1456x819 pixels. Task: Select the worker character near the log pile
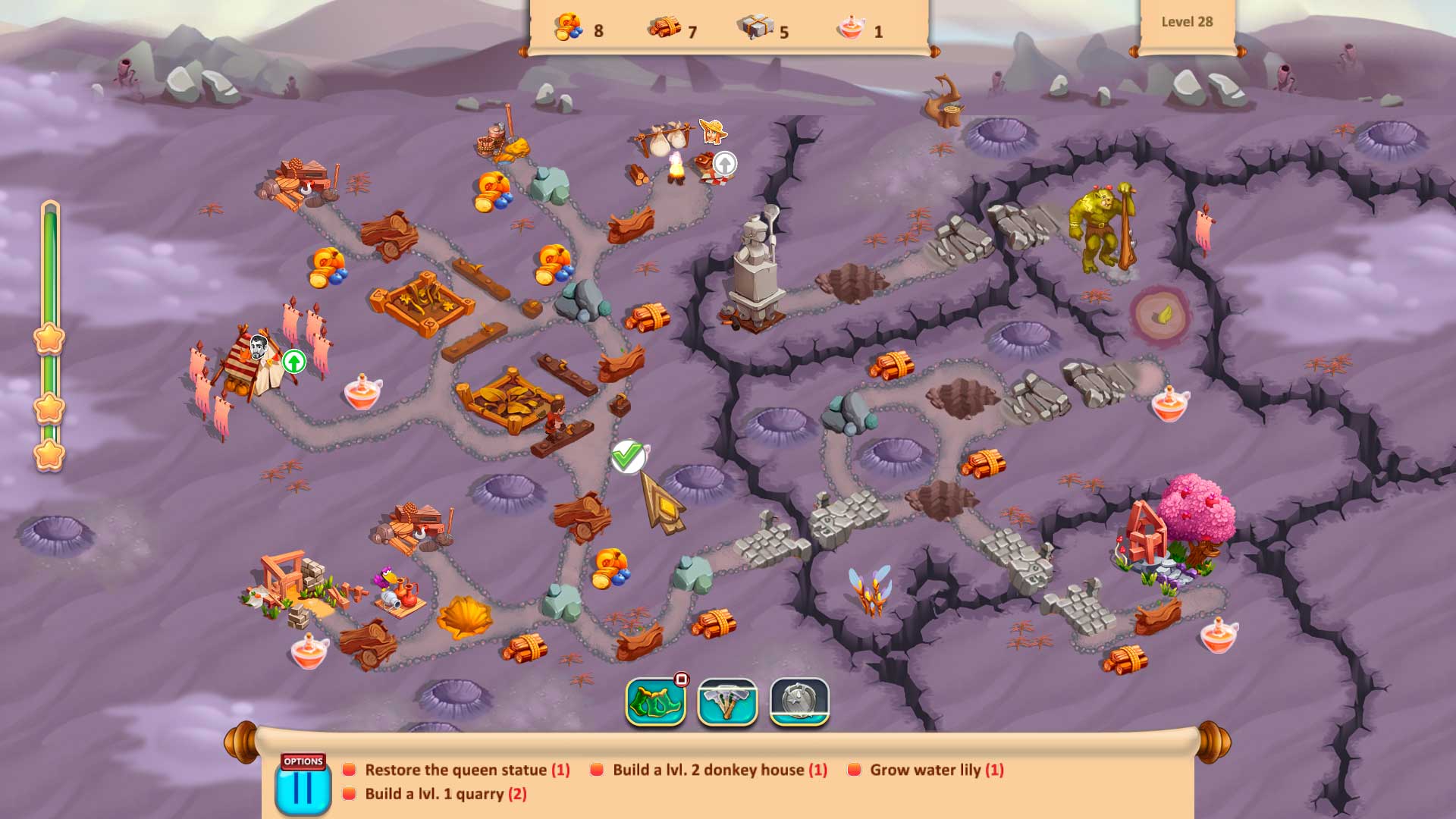554,417
